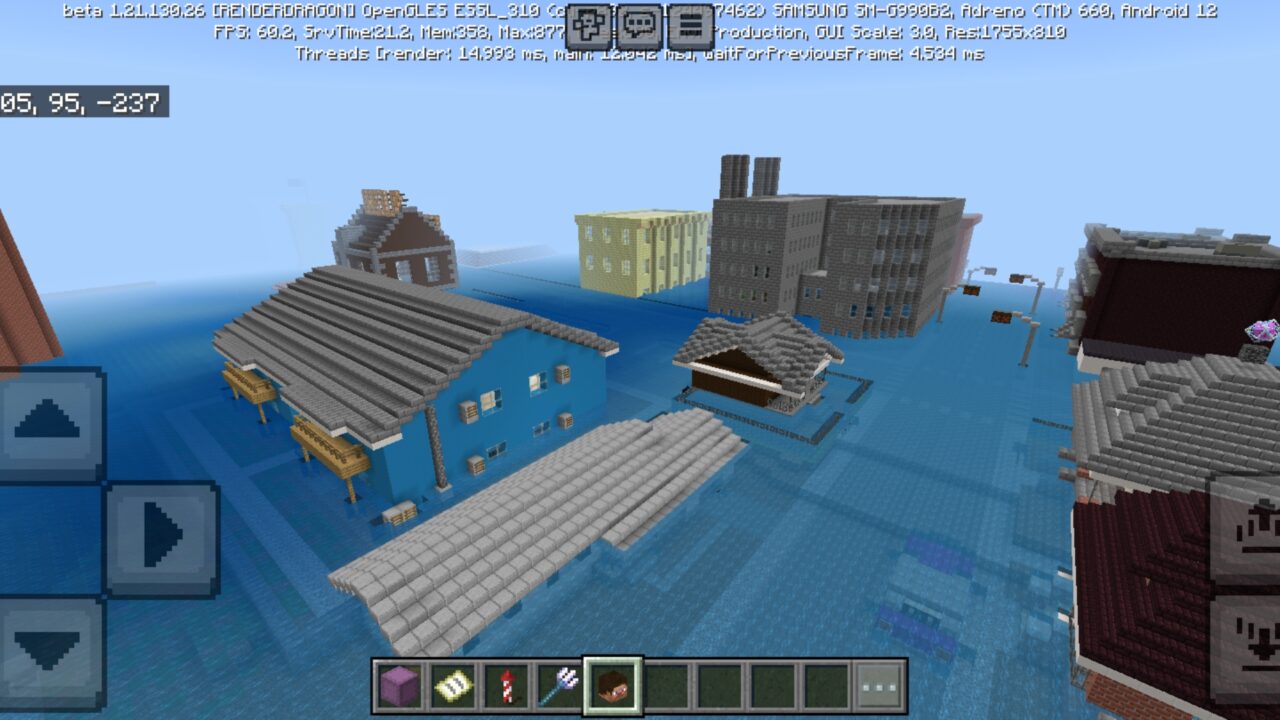Equip the trident from the hotbar
The image size is (1280, 720).
point(557,685)
